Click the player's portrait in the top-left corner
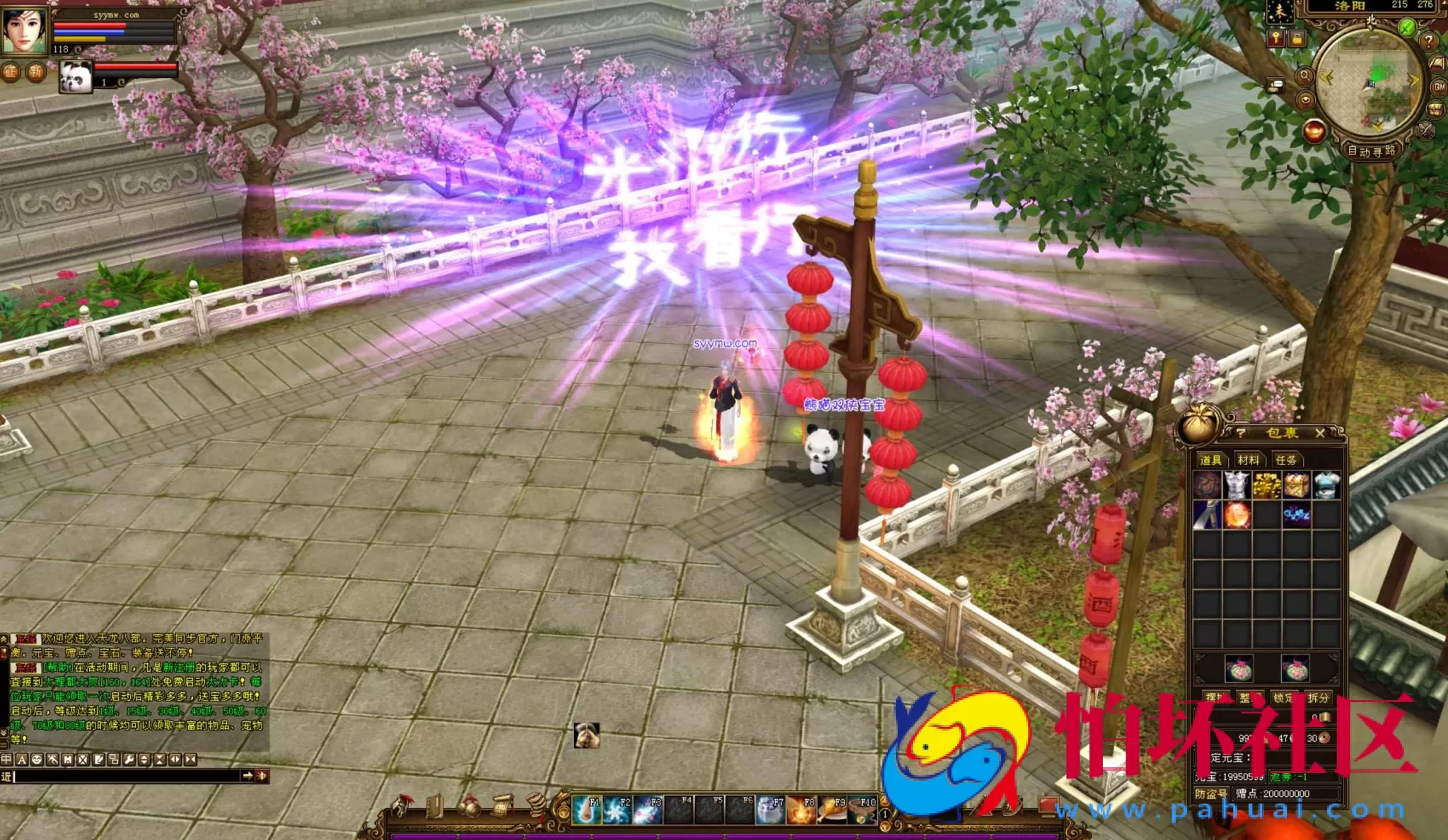This screenshot has width=1448, height=840. click(x=24, y=31)
